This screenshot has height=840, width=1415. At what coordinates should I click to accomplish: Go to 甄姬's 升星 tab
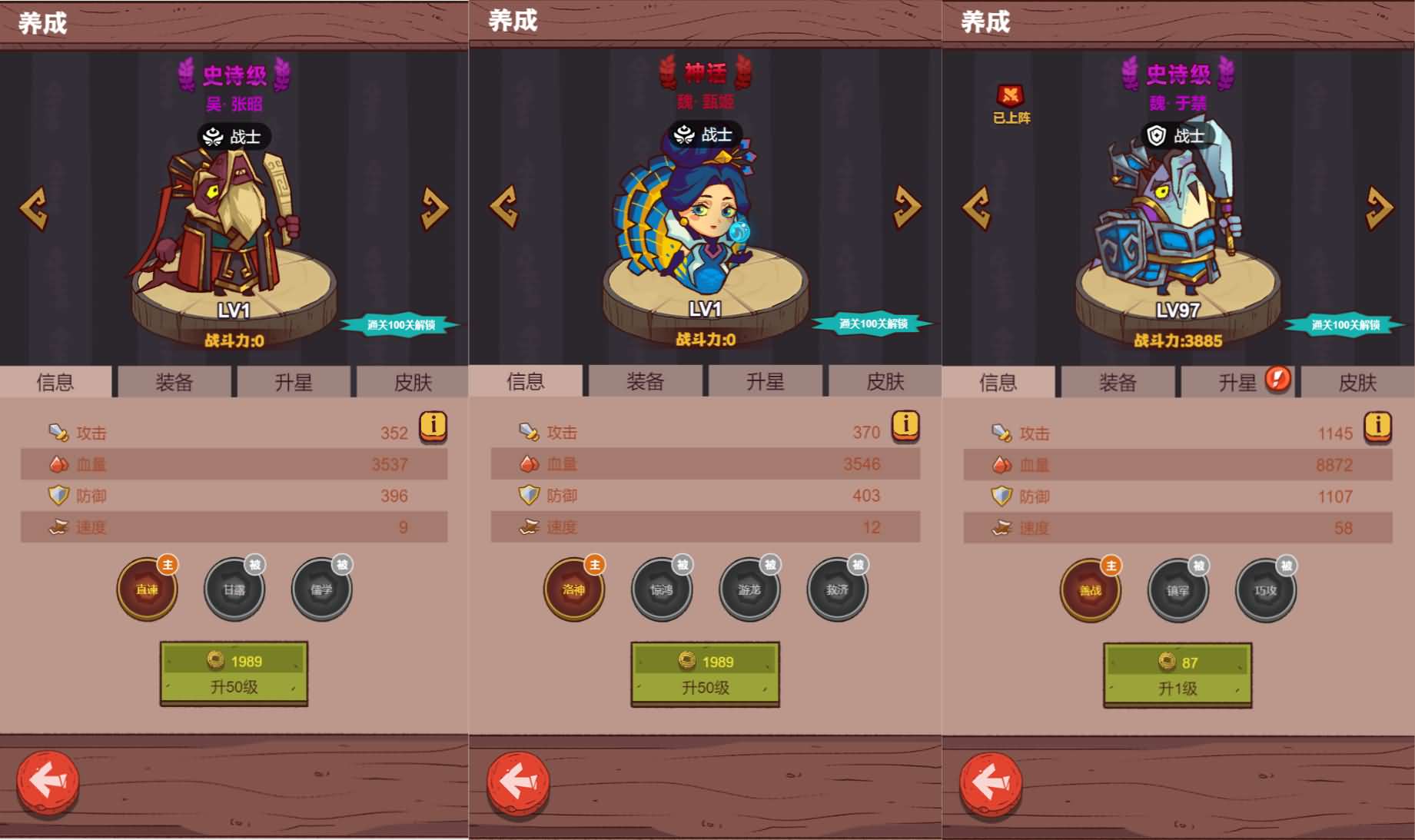tap(765, 382)
